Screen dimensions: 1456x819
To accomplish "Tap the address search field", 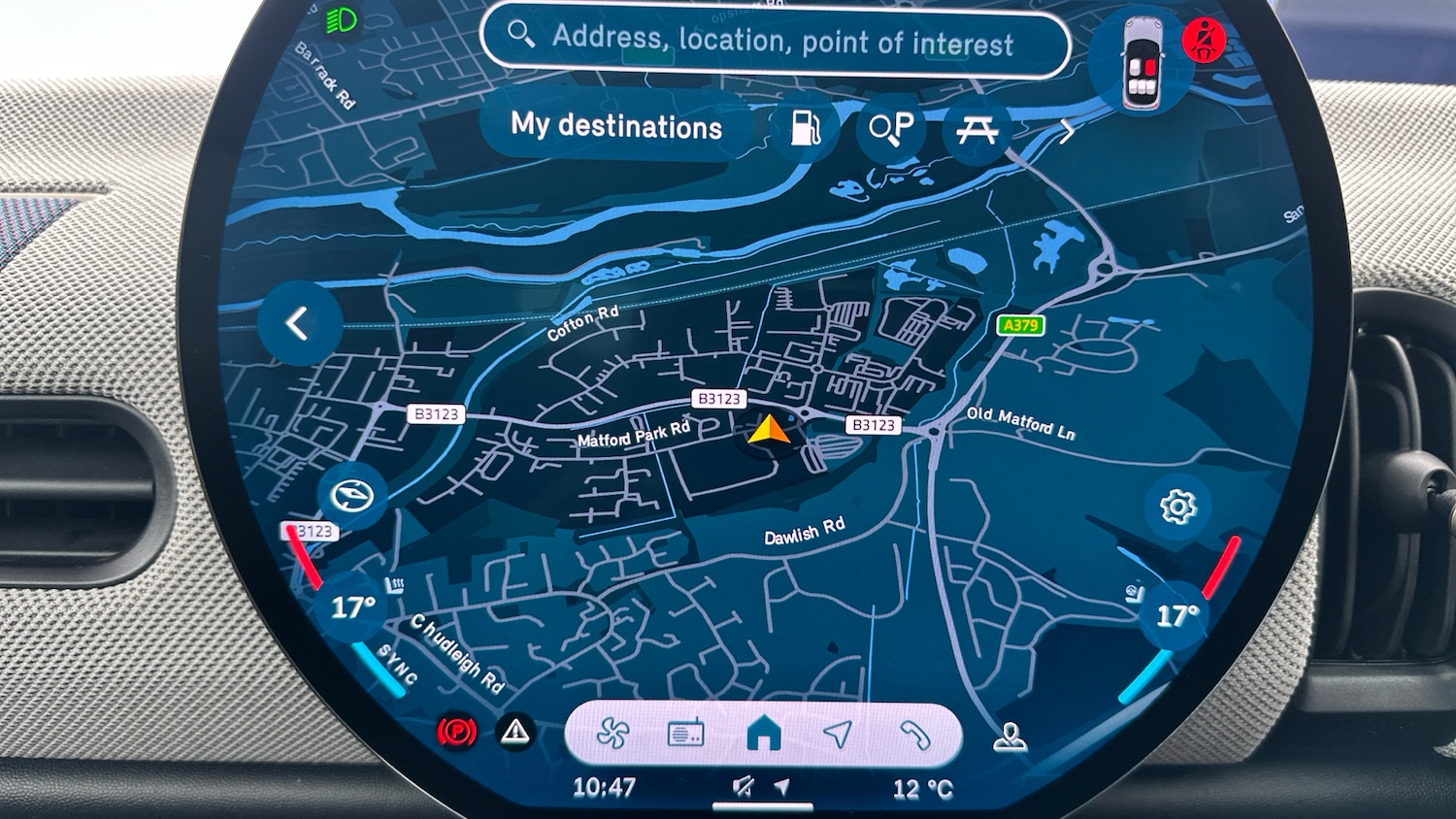I will point(777,41).
